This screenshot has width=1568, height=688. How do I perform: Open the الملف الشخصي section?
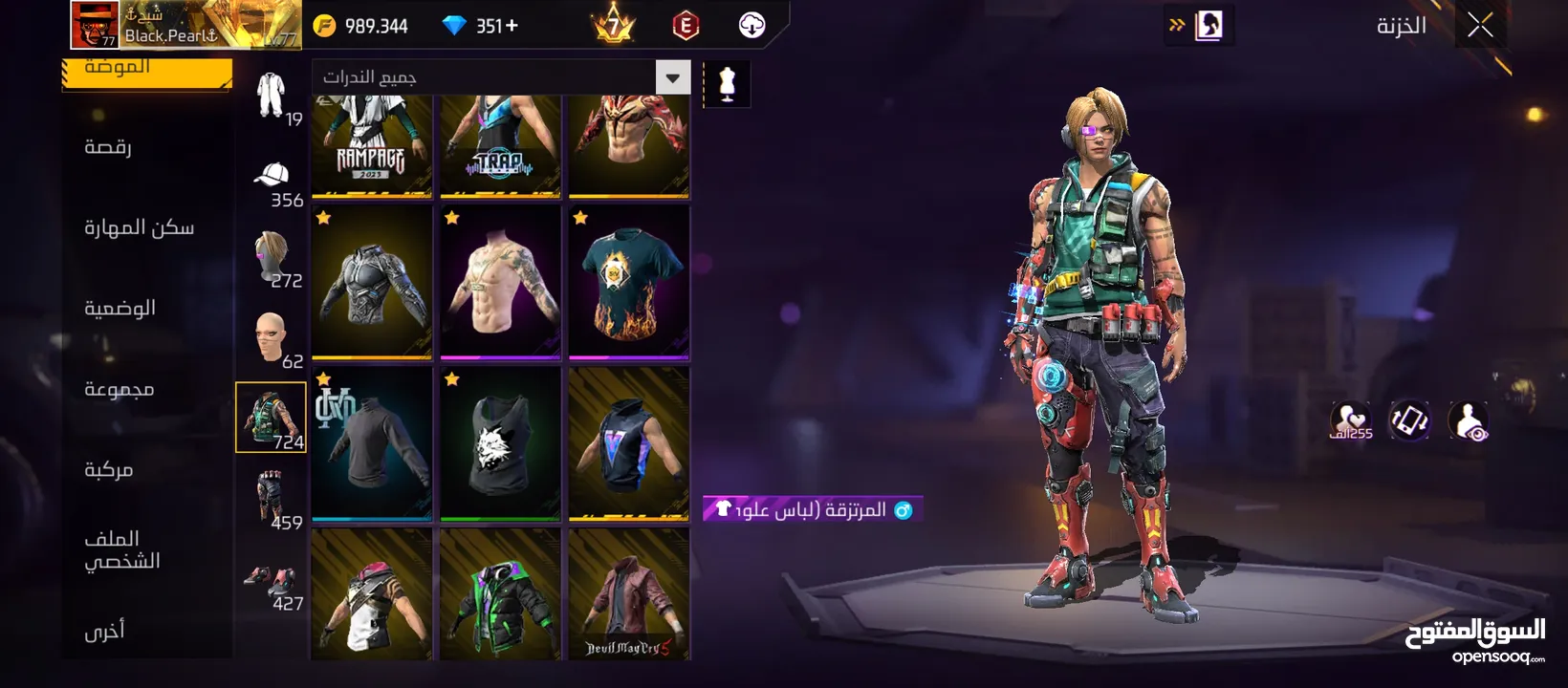click(121, 549)
